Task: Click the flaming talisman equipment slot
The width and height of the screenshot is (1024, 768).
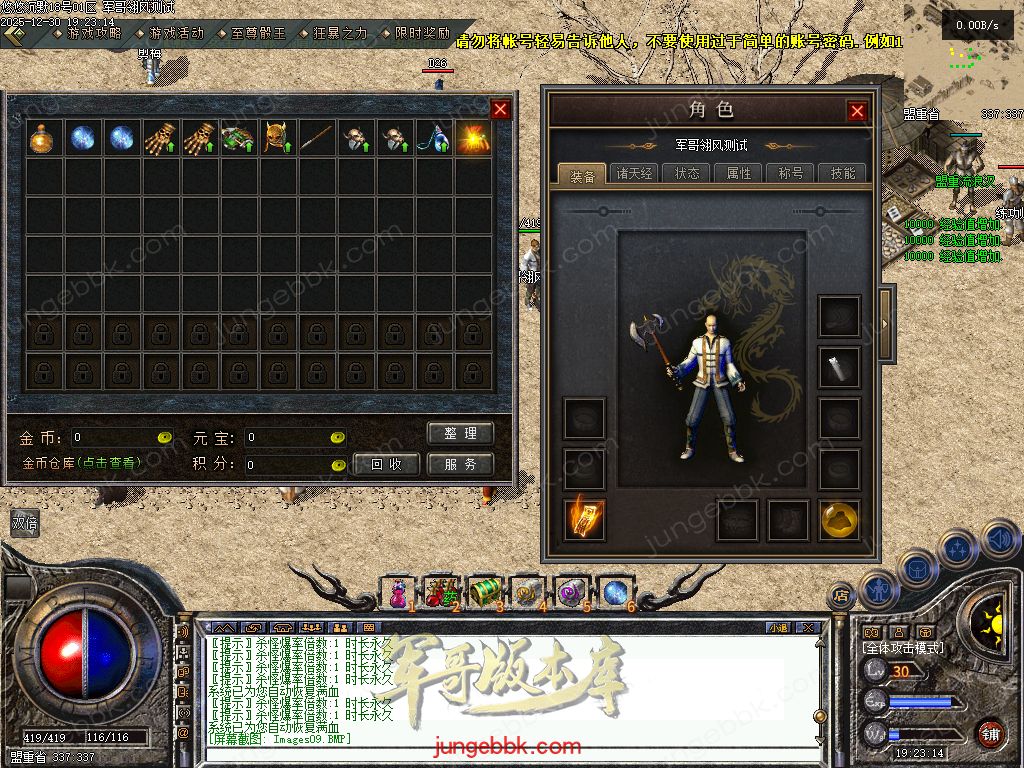Action: [x=584, y=519]
